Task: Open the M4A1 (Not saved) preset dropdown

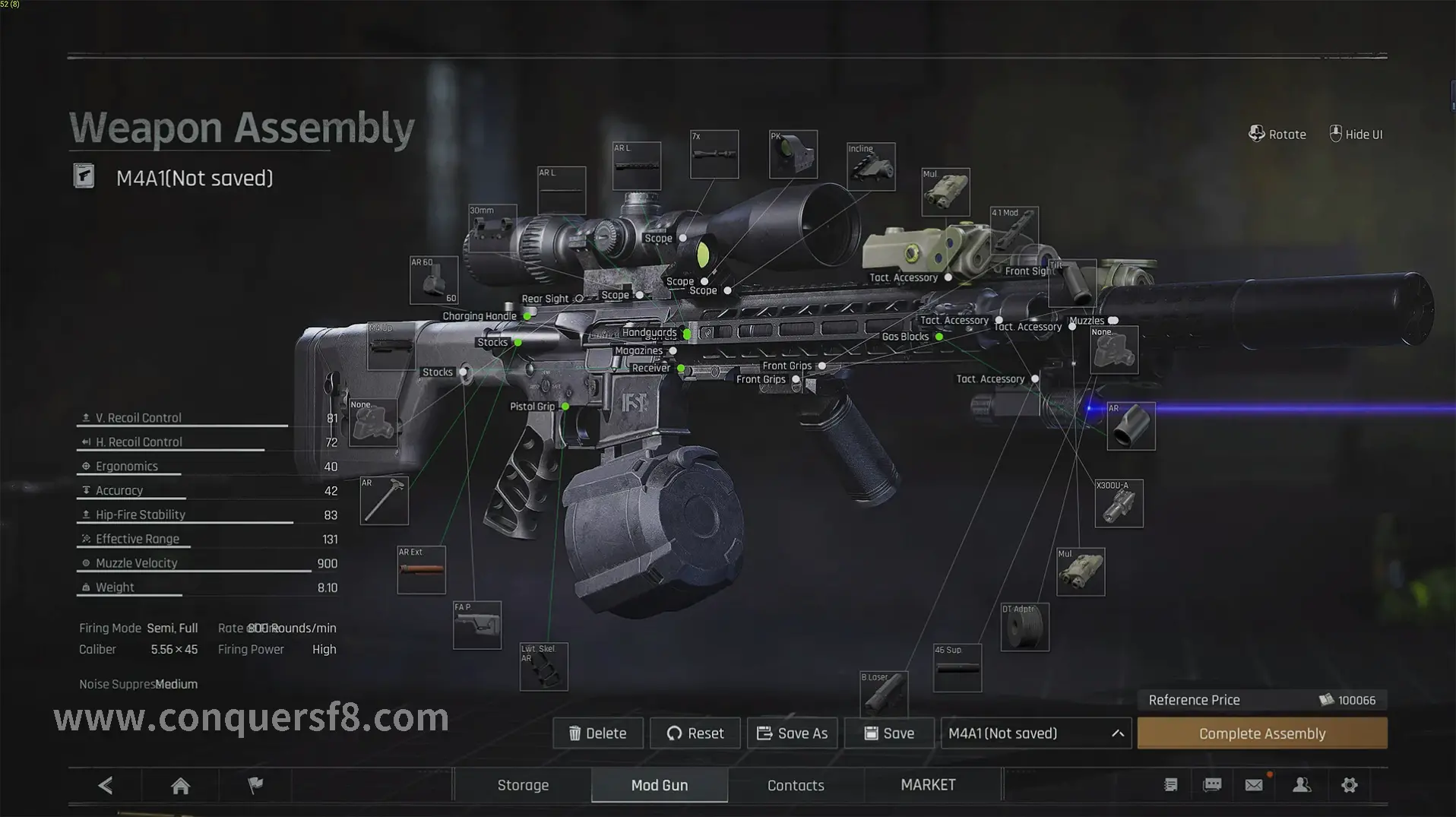Action: (x=1036, y=733)
